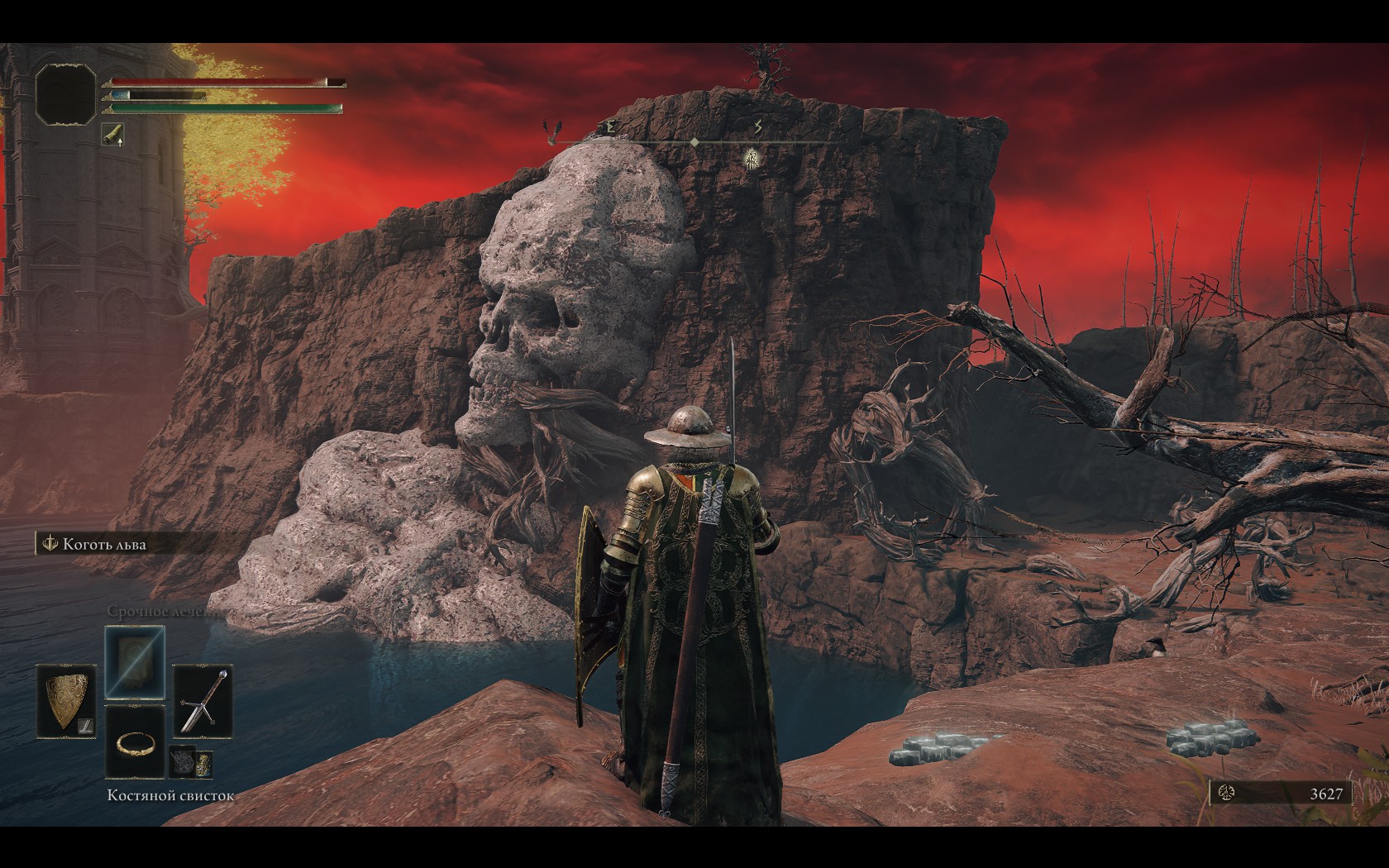The width and height of the screenshot is (1389, 868).
Task: Click the scroll buff status icon
Action: pyautogui.click(x=112, y=134)
